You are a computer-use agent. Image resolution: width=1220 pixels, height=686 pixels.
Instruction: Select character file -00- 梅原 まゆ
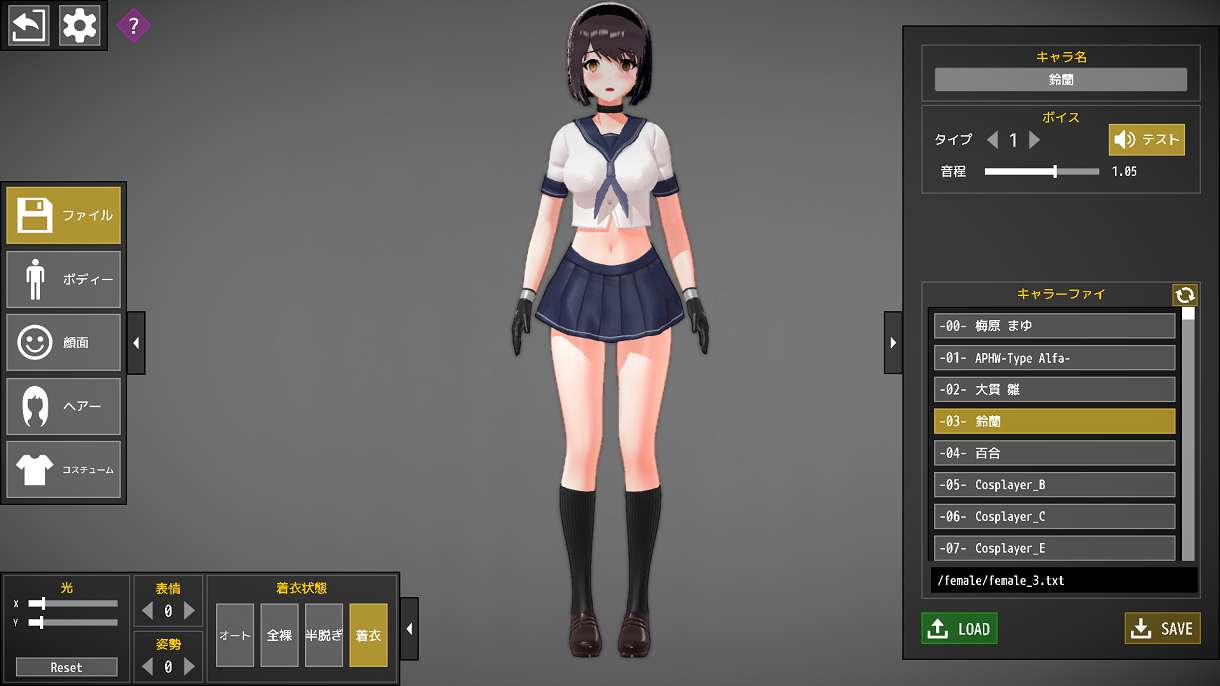pyautogui.click(x=1054, y=326)
